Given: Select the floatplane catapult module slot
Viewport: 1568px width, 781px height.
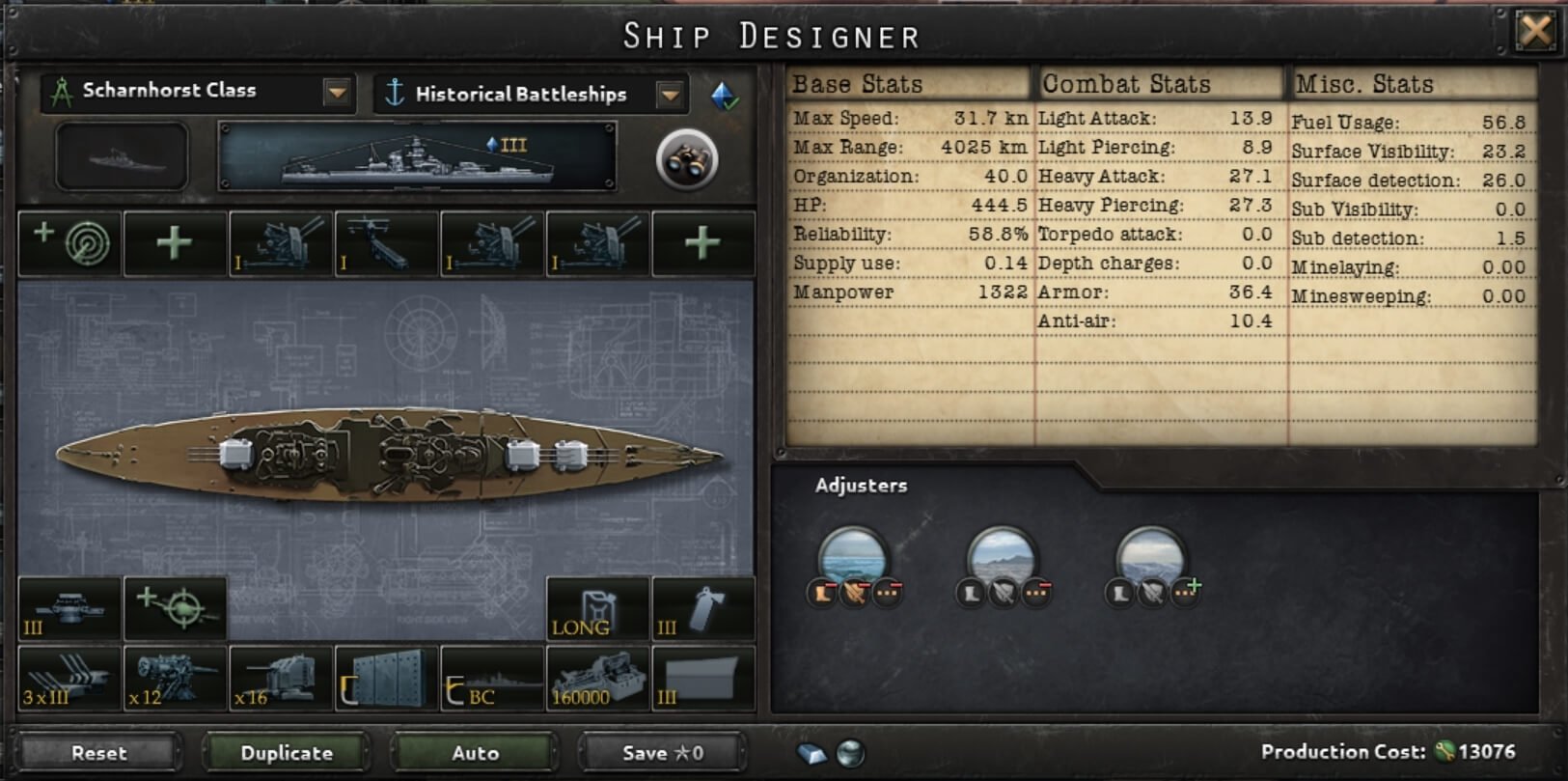Looking at the screenshot, I should pyautogui.click(x=386, y=243).
